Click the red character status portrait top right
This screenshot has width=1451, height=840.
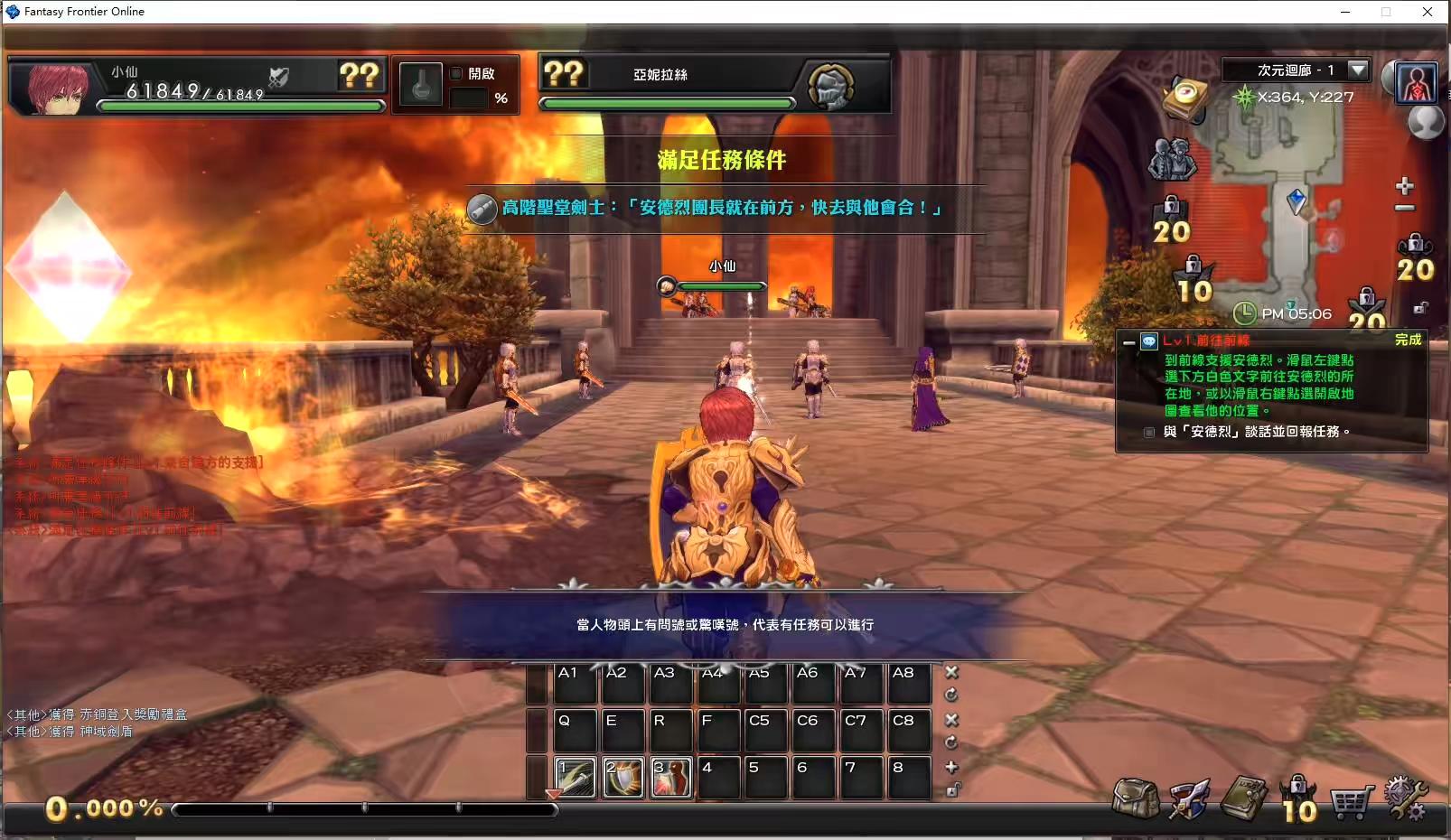[1416, 82]
